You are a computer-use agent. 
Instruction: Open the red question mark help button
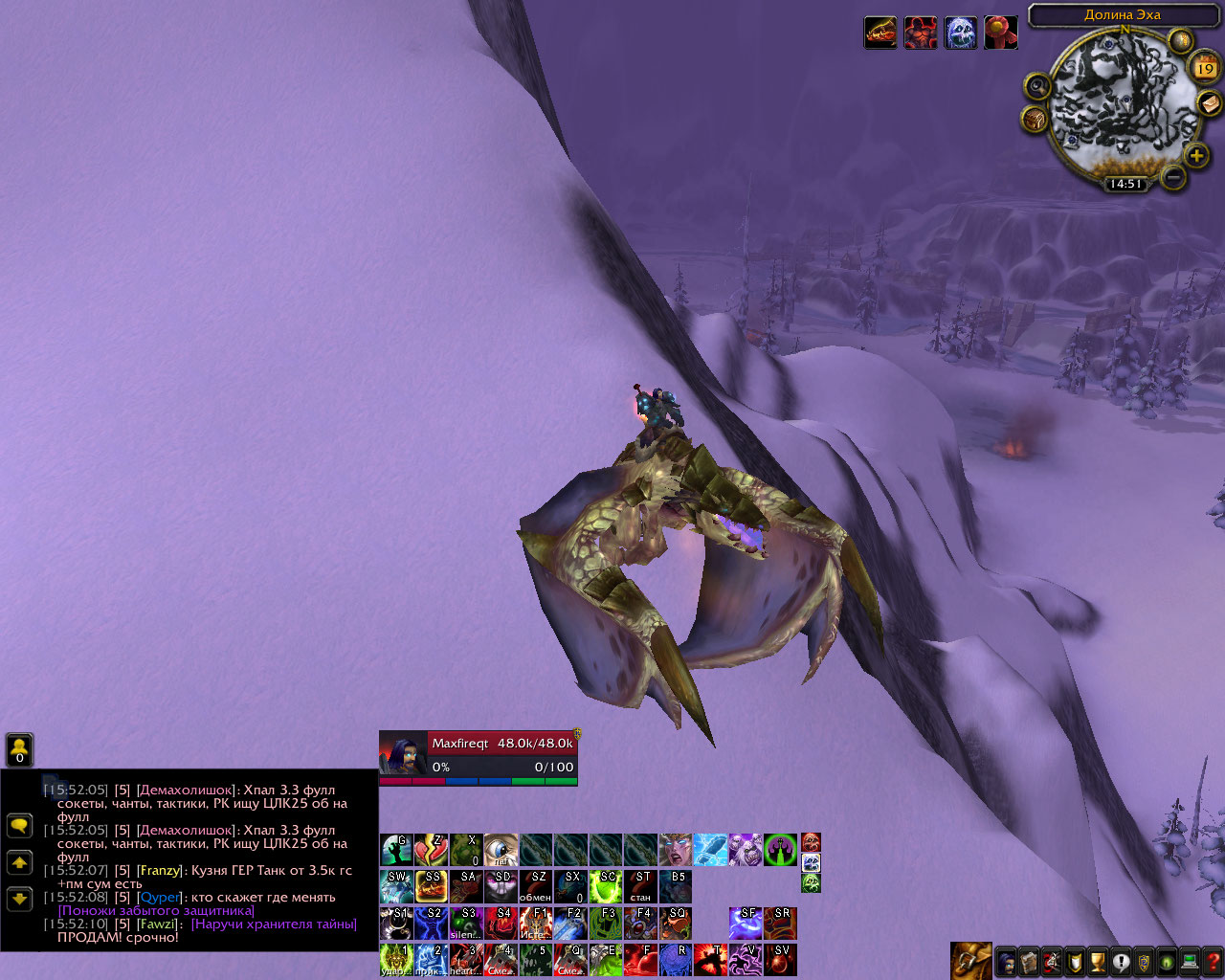tap(1213, 962)
